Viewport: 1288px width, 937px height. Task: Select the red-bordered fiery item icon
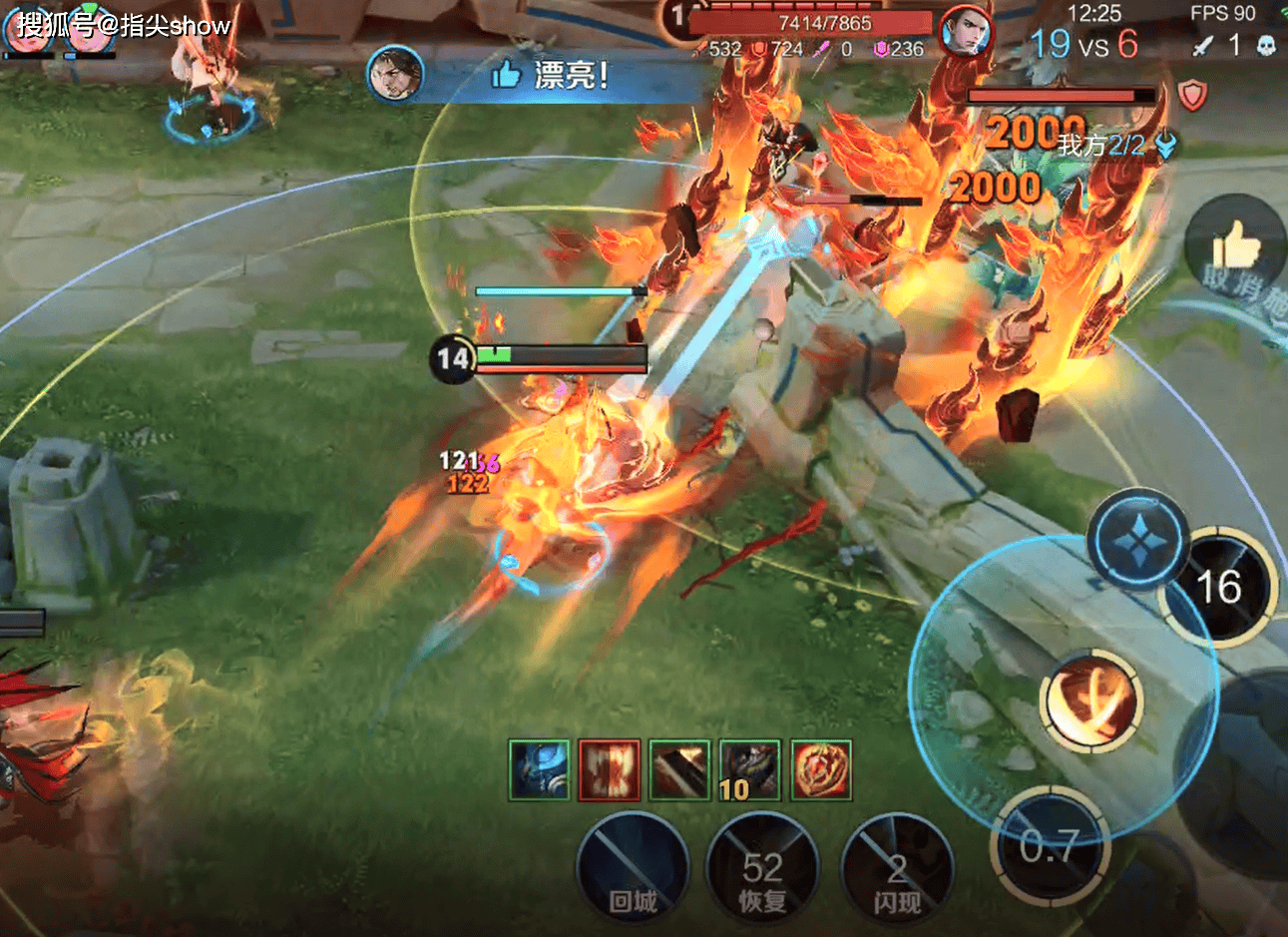610,769
